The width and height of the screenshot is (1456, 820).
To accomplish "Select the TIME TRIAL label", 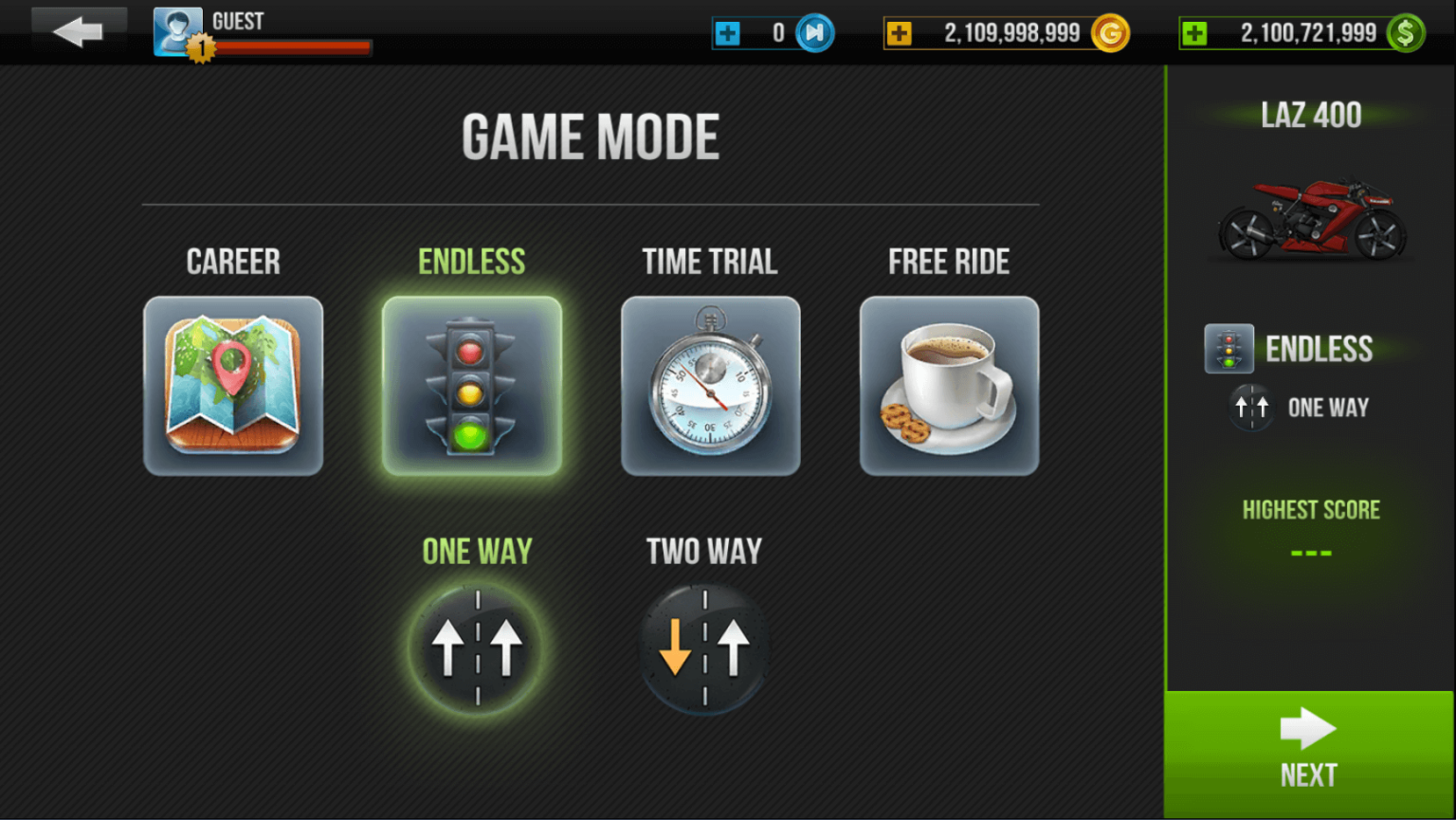I will (x=710, y=261).
